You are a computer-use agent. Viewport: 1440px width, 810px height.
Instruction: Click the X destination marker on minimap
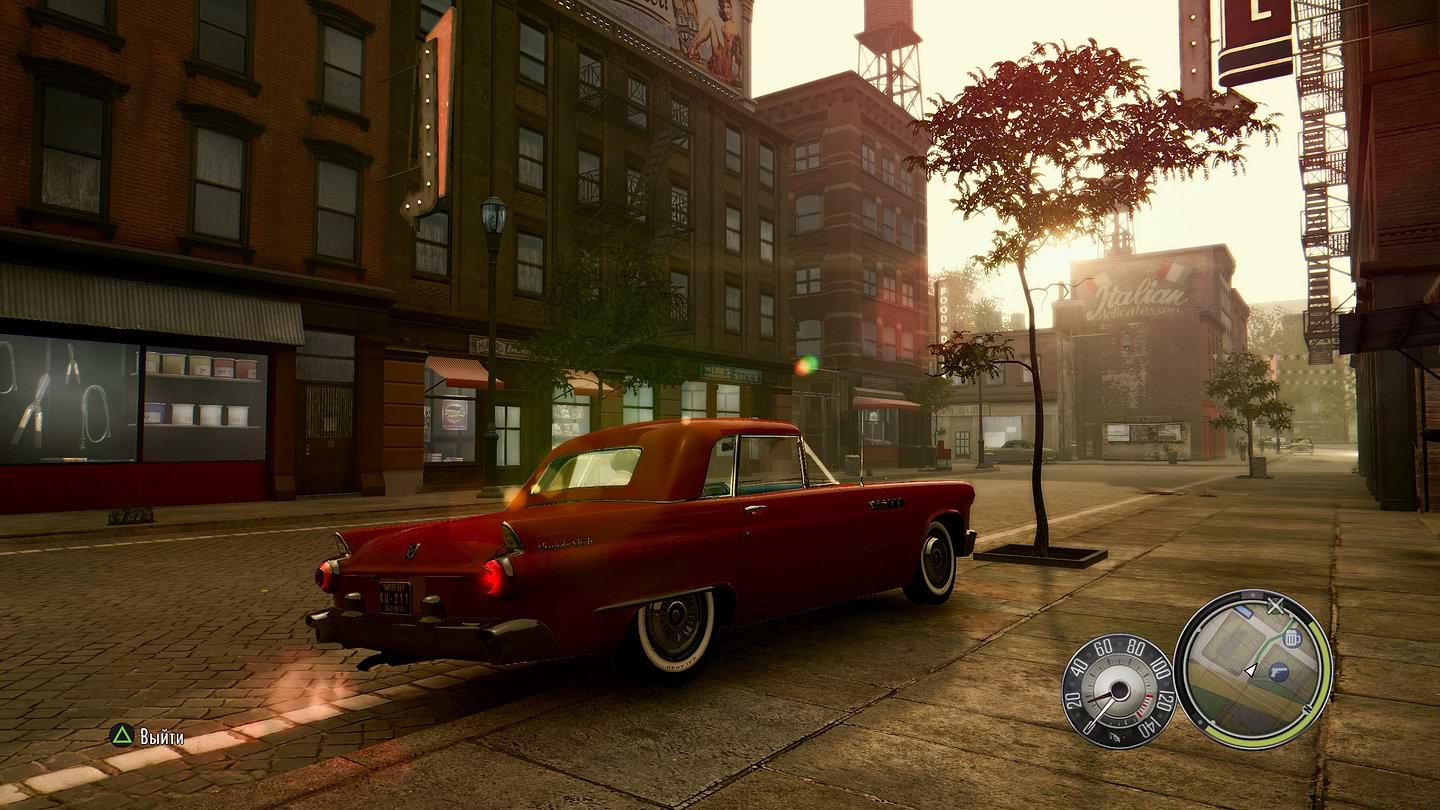pyautogui.click(x=1275, y=605)
